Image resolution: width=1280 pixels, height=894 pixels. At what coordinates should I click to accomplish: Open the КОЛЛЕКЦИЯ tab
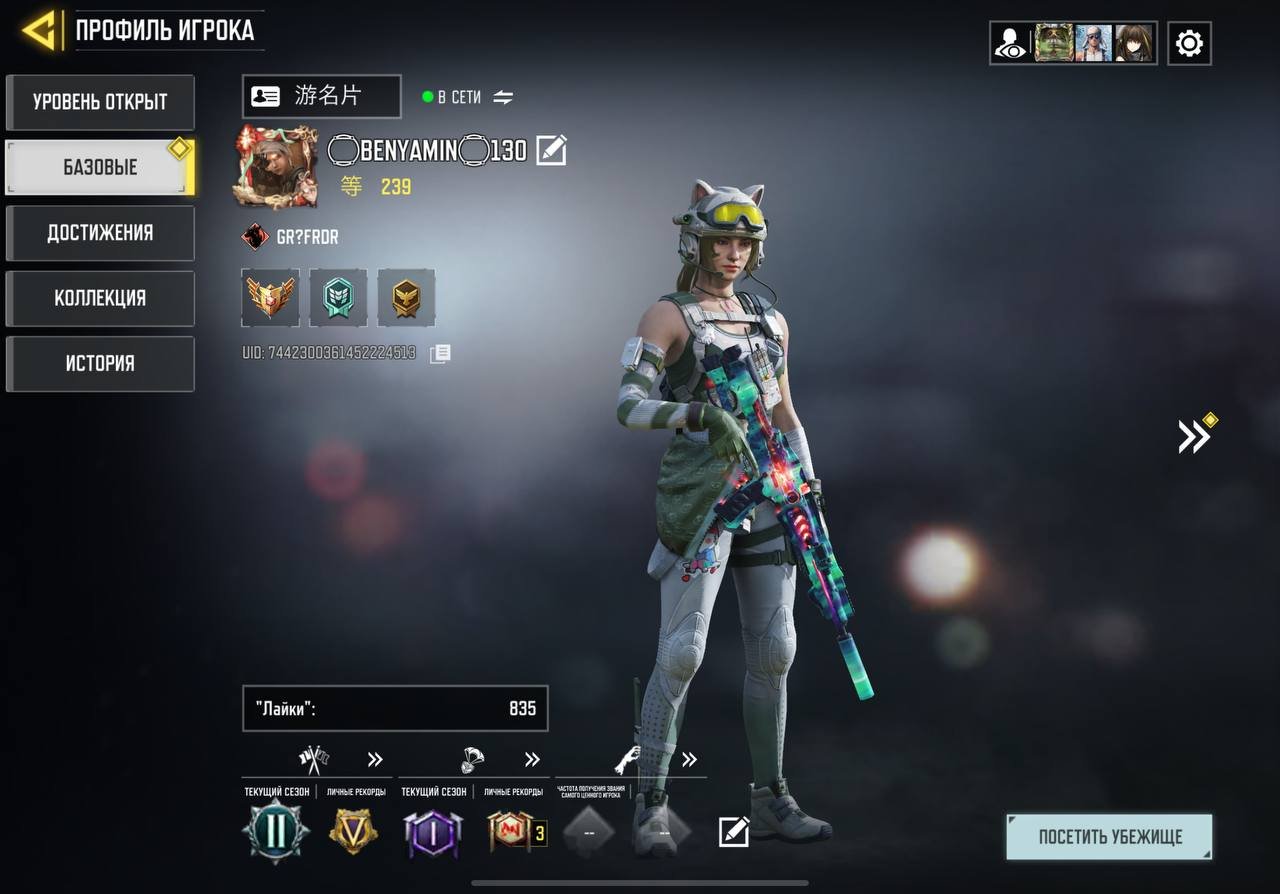click(x=100, y=298)
